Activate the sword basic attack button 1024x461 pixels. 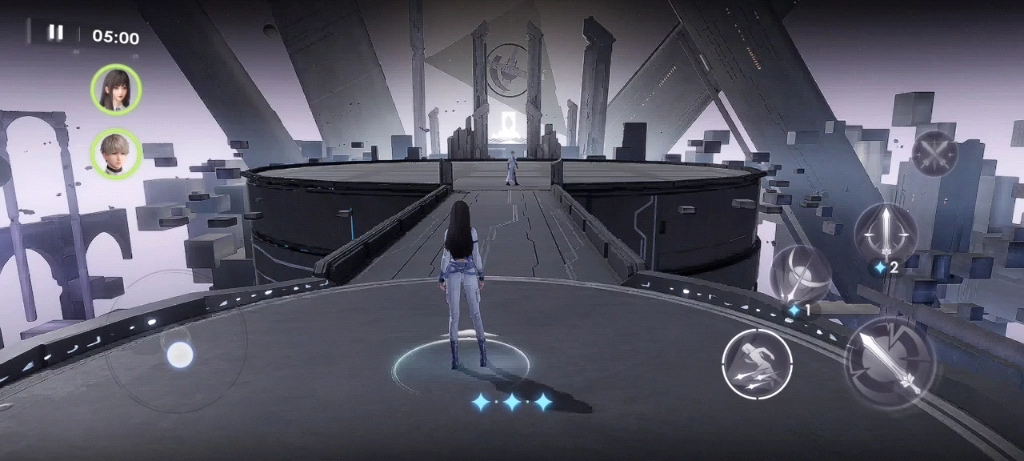[889, 361]
